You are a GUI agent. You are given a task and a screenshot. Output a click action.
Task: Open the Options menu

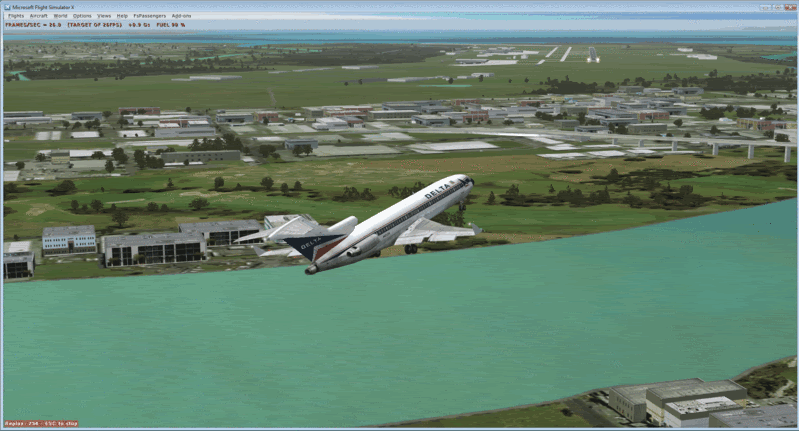(x=82, y=16)
